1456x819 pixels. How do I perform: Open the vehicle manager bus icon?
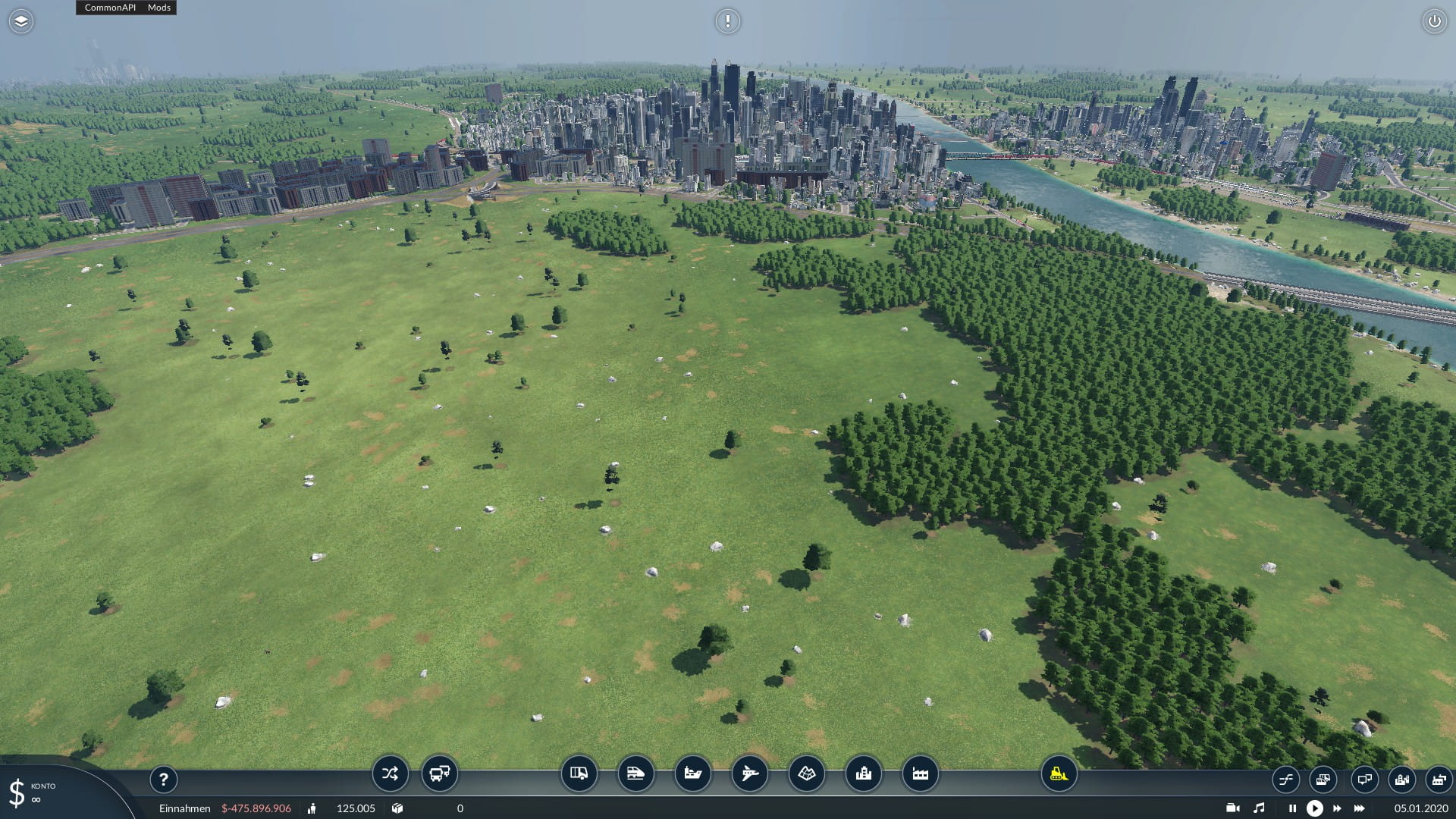coord(439,773)
